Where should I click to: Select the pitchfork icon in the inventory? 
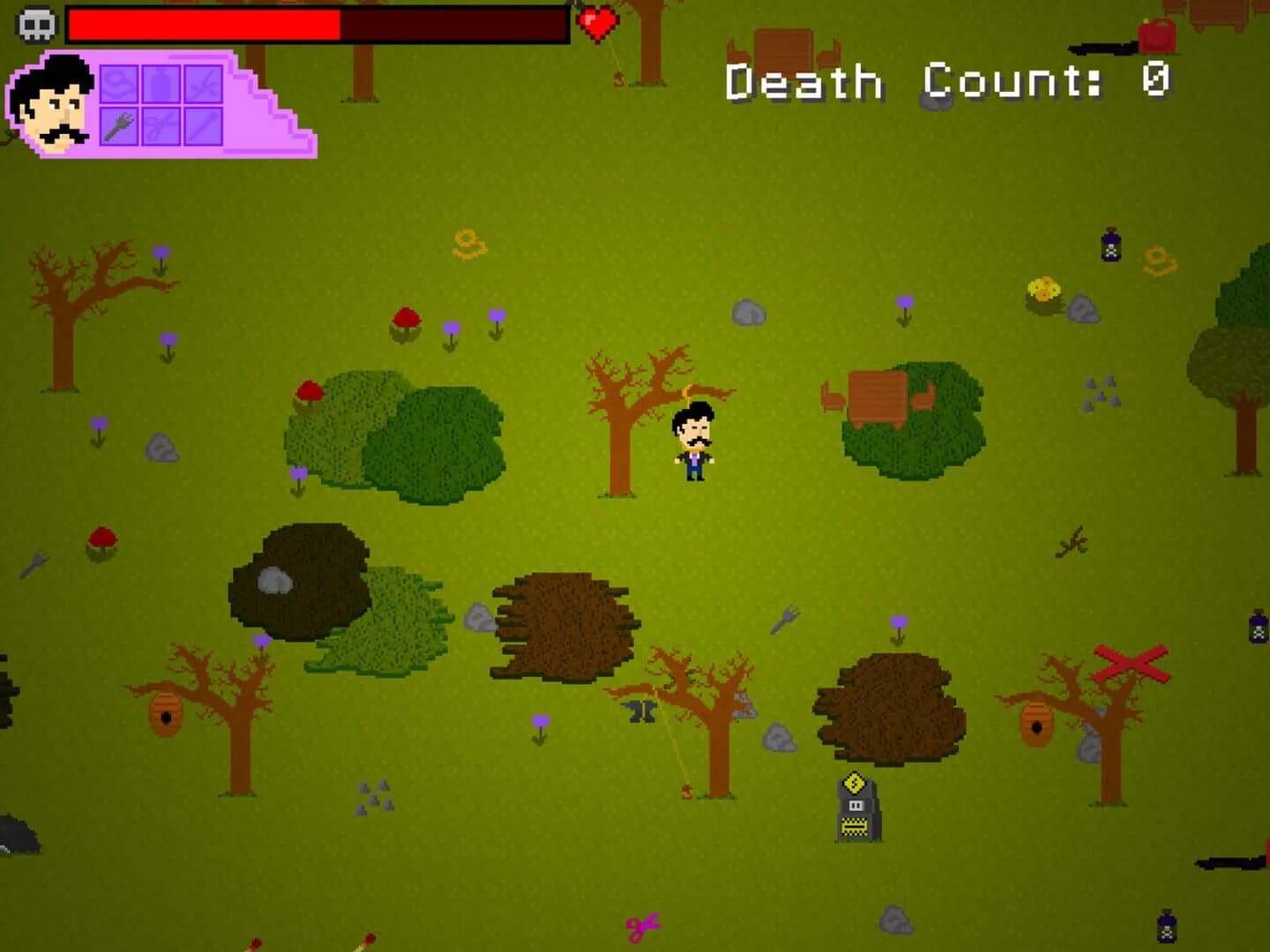119,126
